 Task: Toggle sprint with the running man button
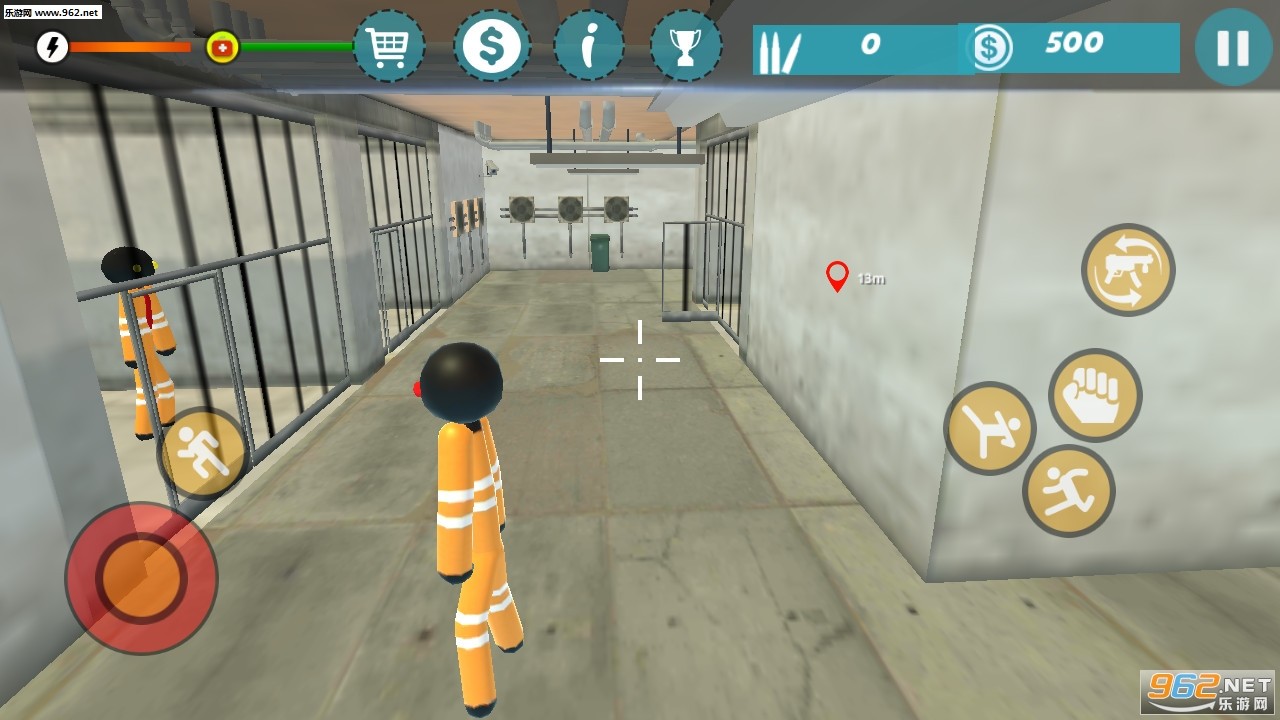[x=203, y=454]
